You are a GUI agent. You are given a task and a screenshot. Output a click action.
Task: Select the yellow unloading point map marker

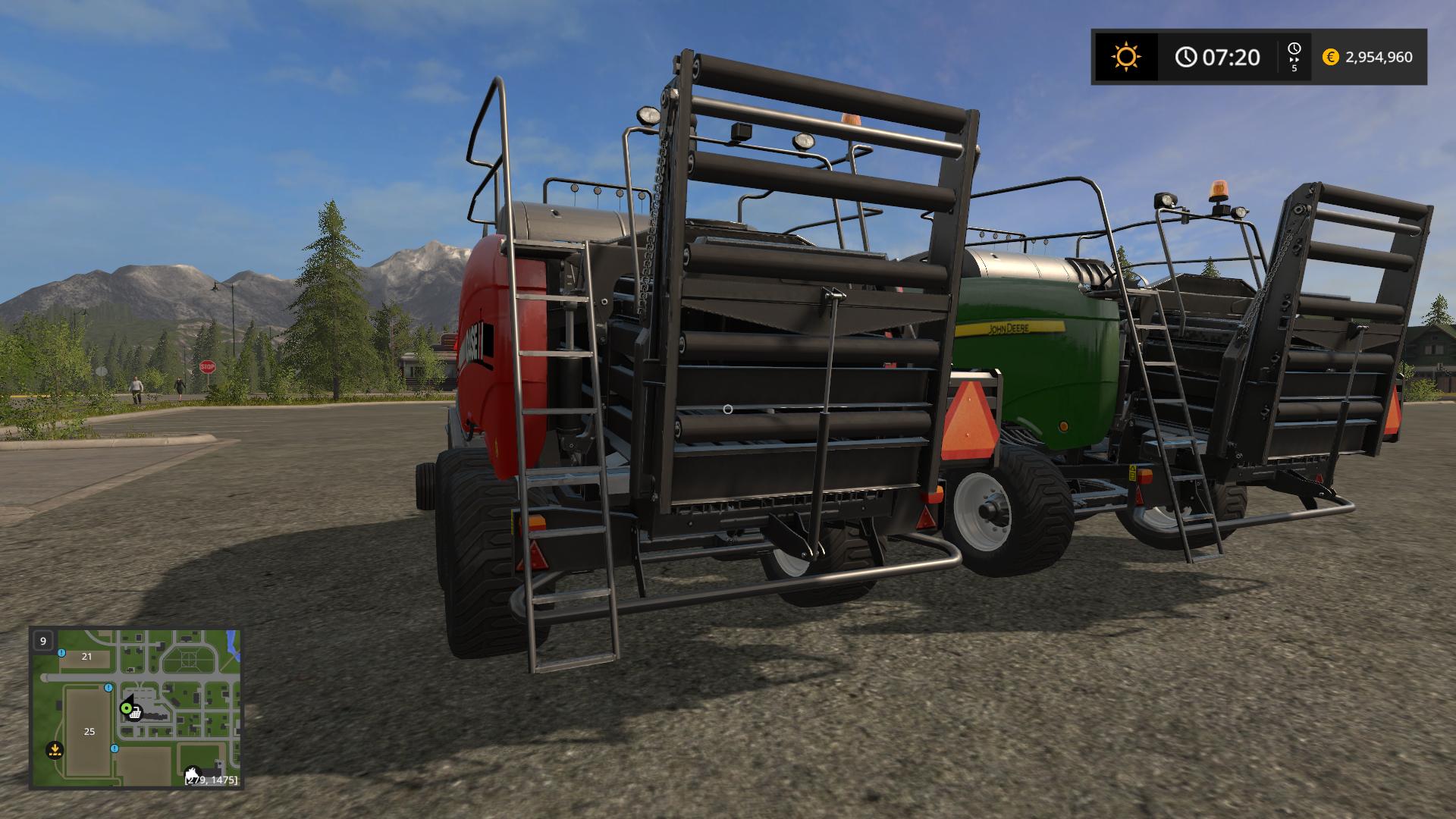pyautogui.click(x=55, y=750)
